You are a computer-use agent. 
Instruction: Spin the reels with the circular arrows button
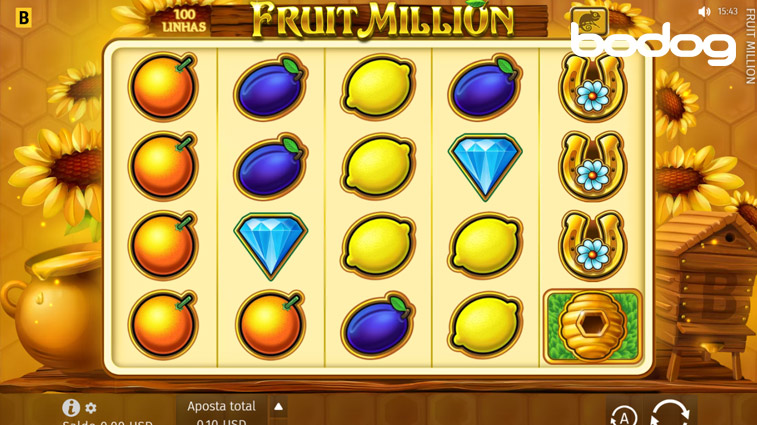pos(670,414)
